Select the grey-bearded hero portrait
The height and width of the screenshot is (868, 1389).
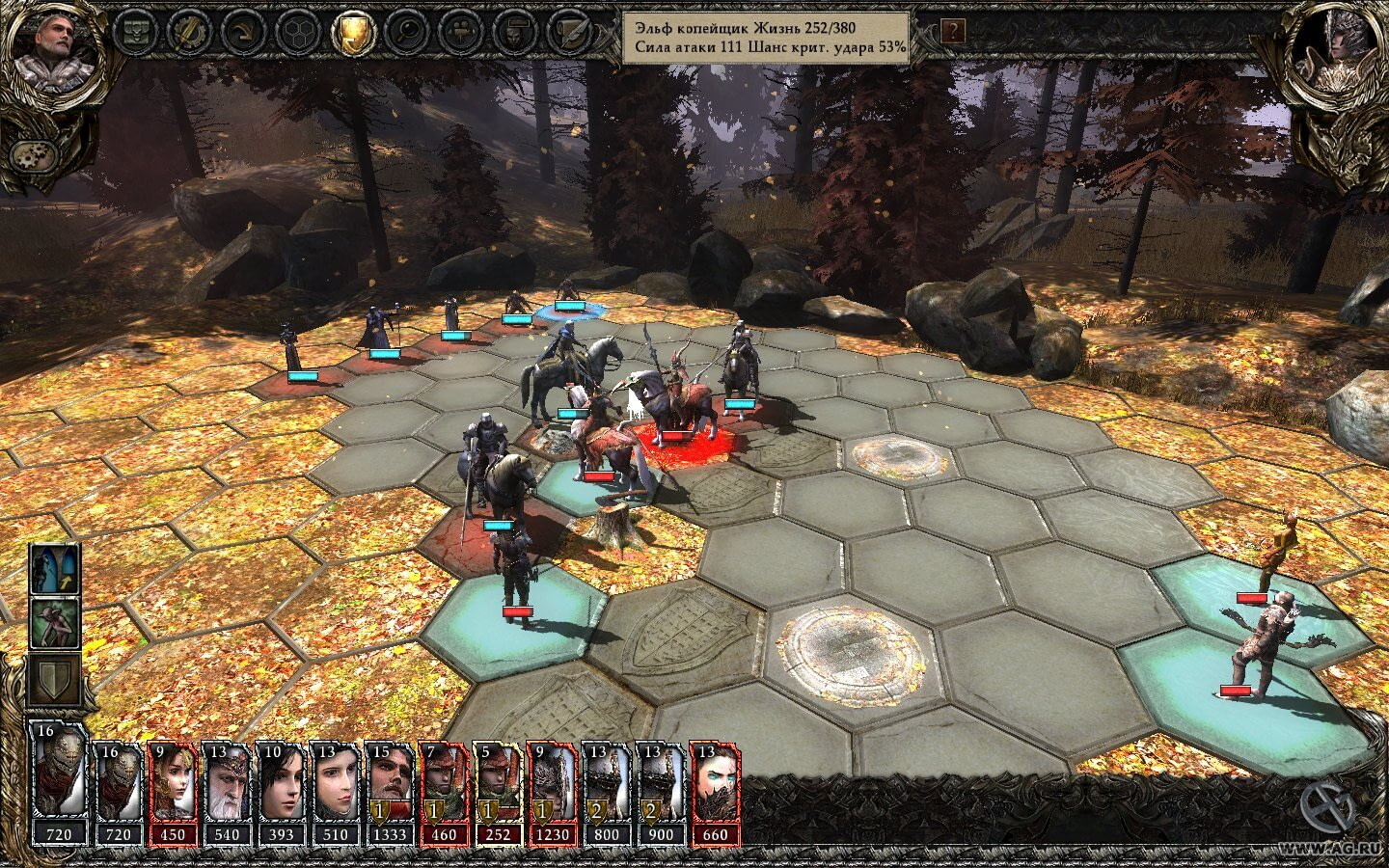pos(56,50)
